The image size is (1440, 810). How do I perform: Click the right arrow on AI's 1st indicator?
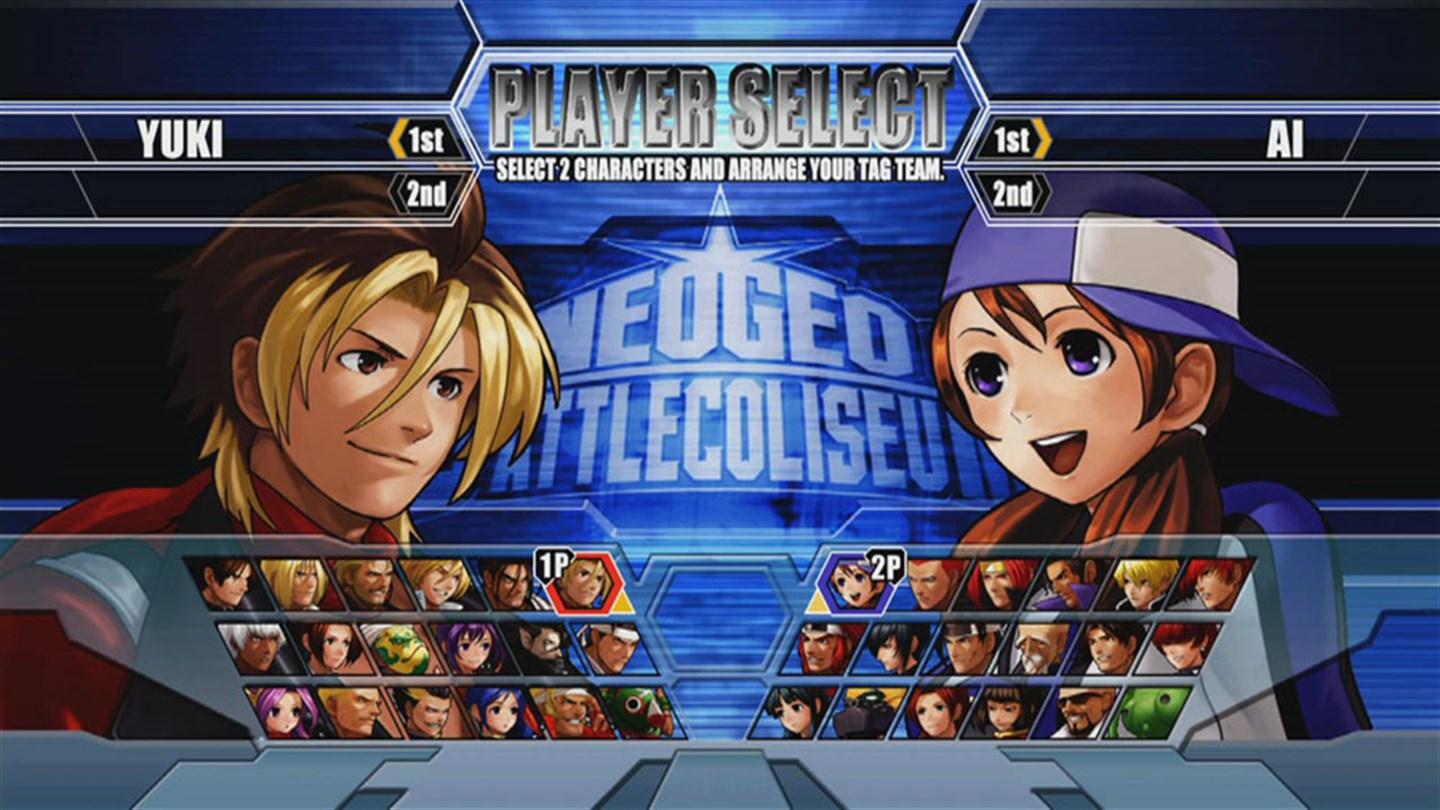tap(1043, 140)
